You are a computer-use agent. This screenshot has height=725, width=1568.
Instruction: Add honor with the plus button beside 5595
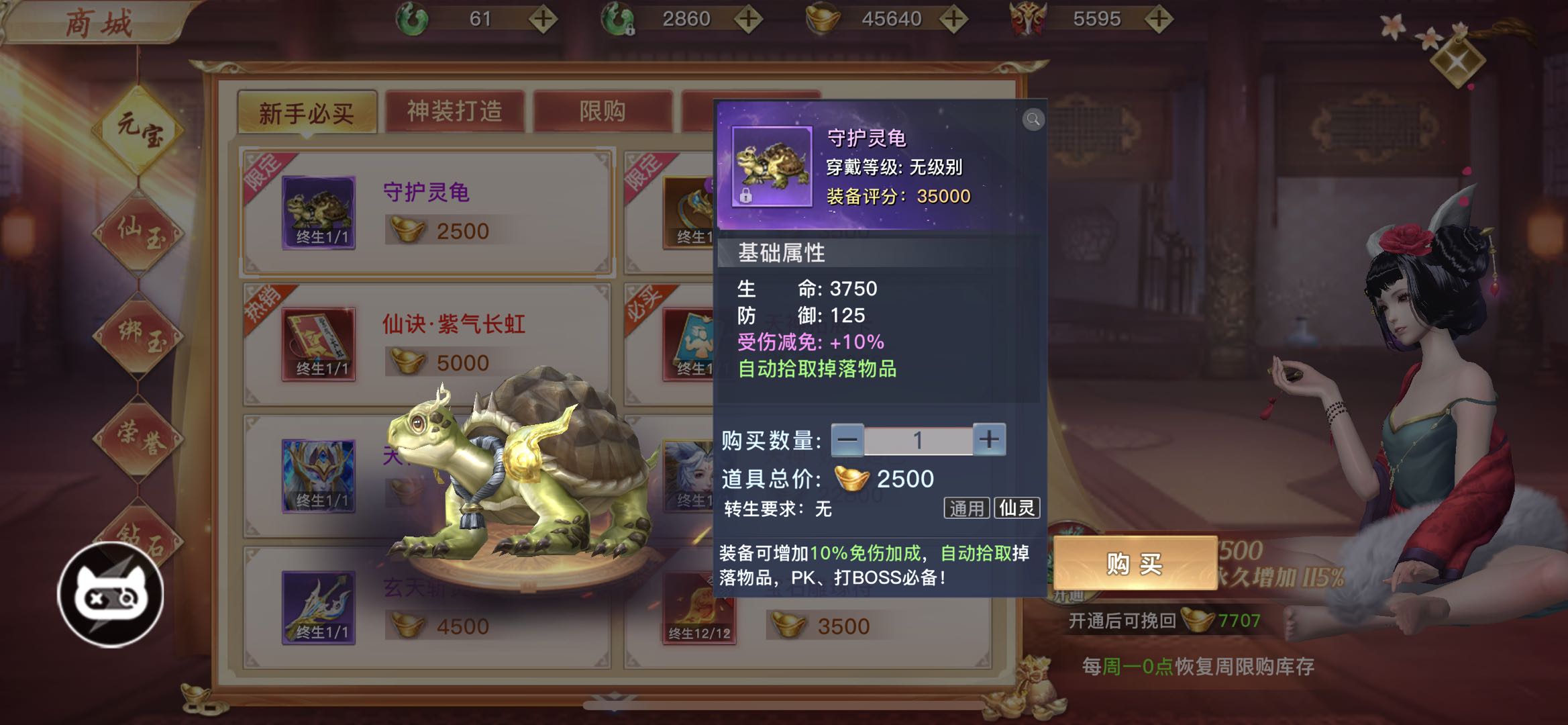point(1159,19)
